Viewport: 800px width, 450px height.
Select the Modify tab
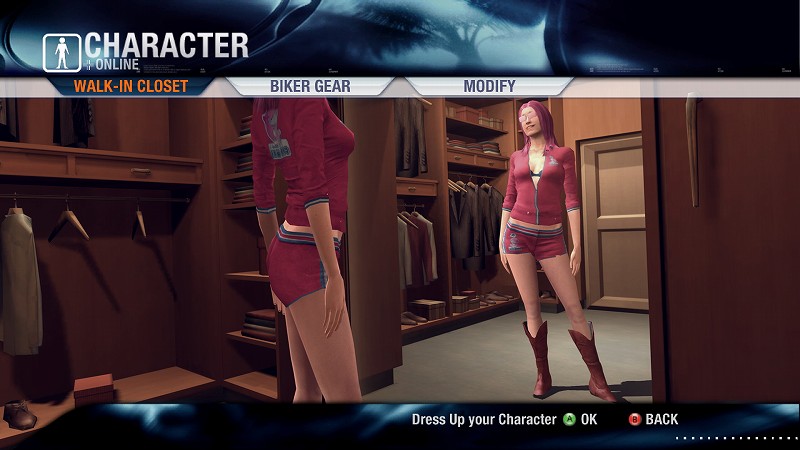point(489,86)
